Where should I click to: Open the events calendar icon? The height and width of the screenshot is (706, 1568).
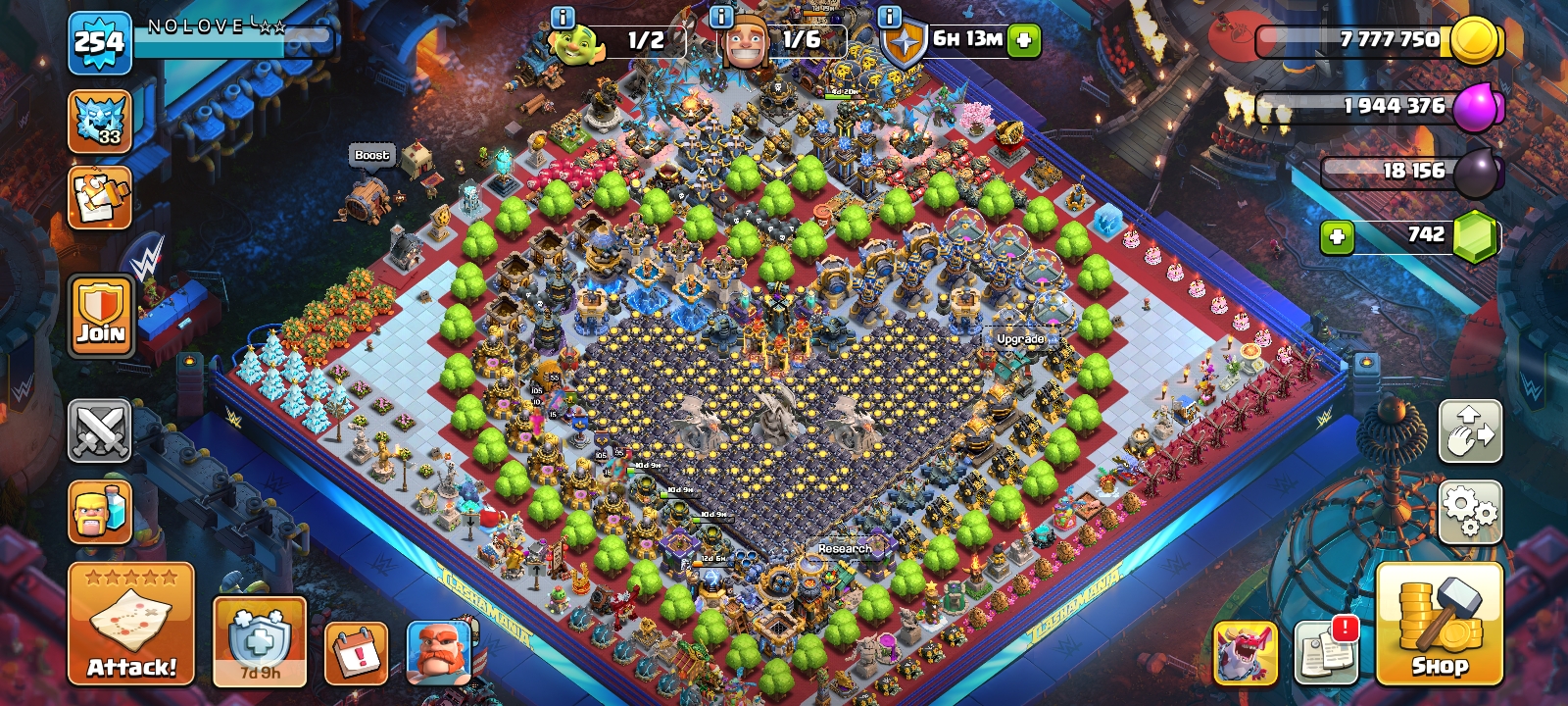click(x=356, y=652)
